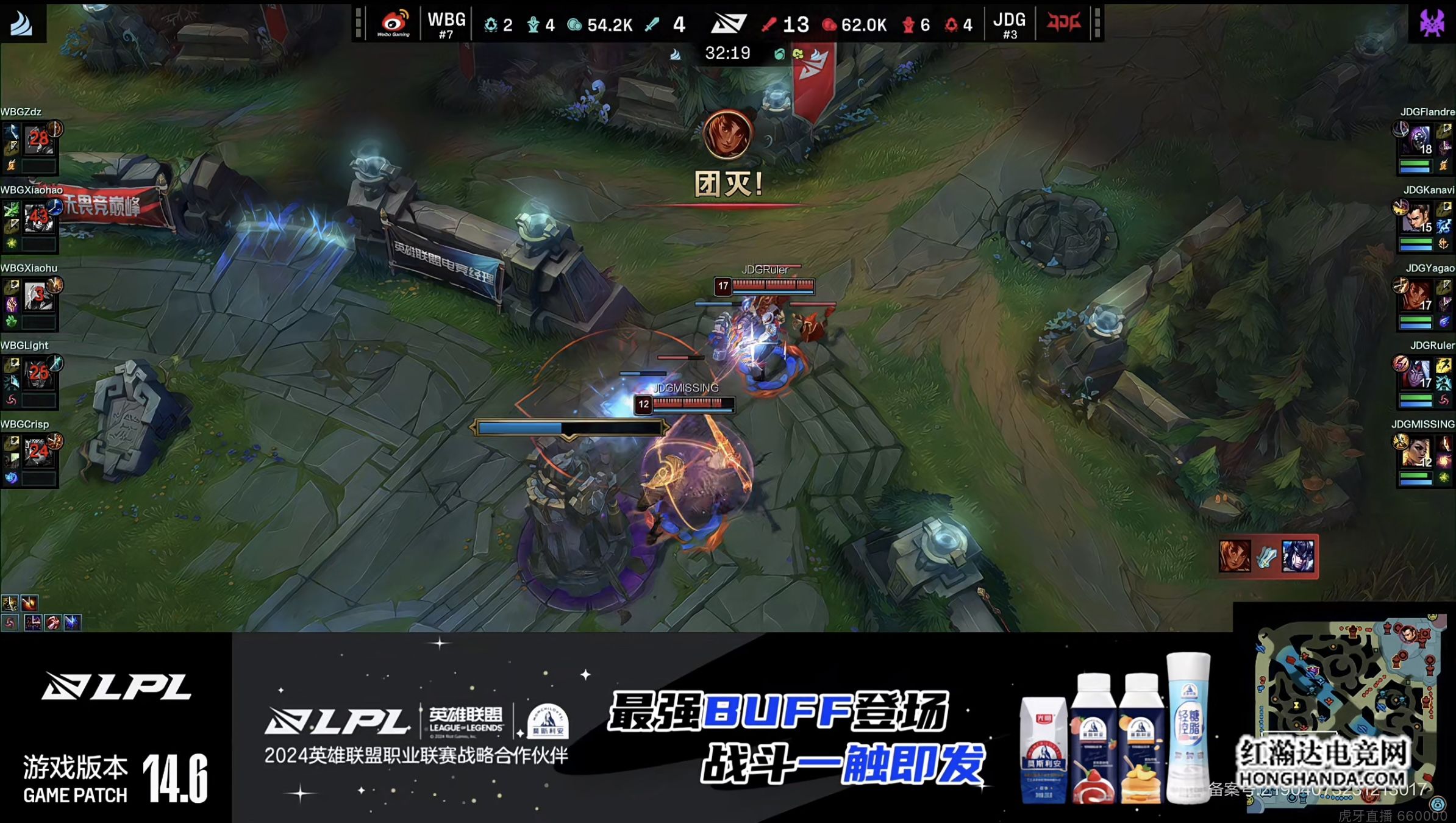Select JDGFlandre's champion portrait

1418,140
